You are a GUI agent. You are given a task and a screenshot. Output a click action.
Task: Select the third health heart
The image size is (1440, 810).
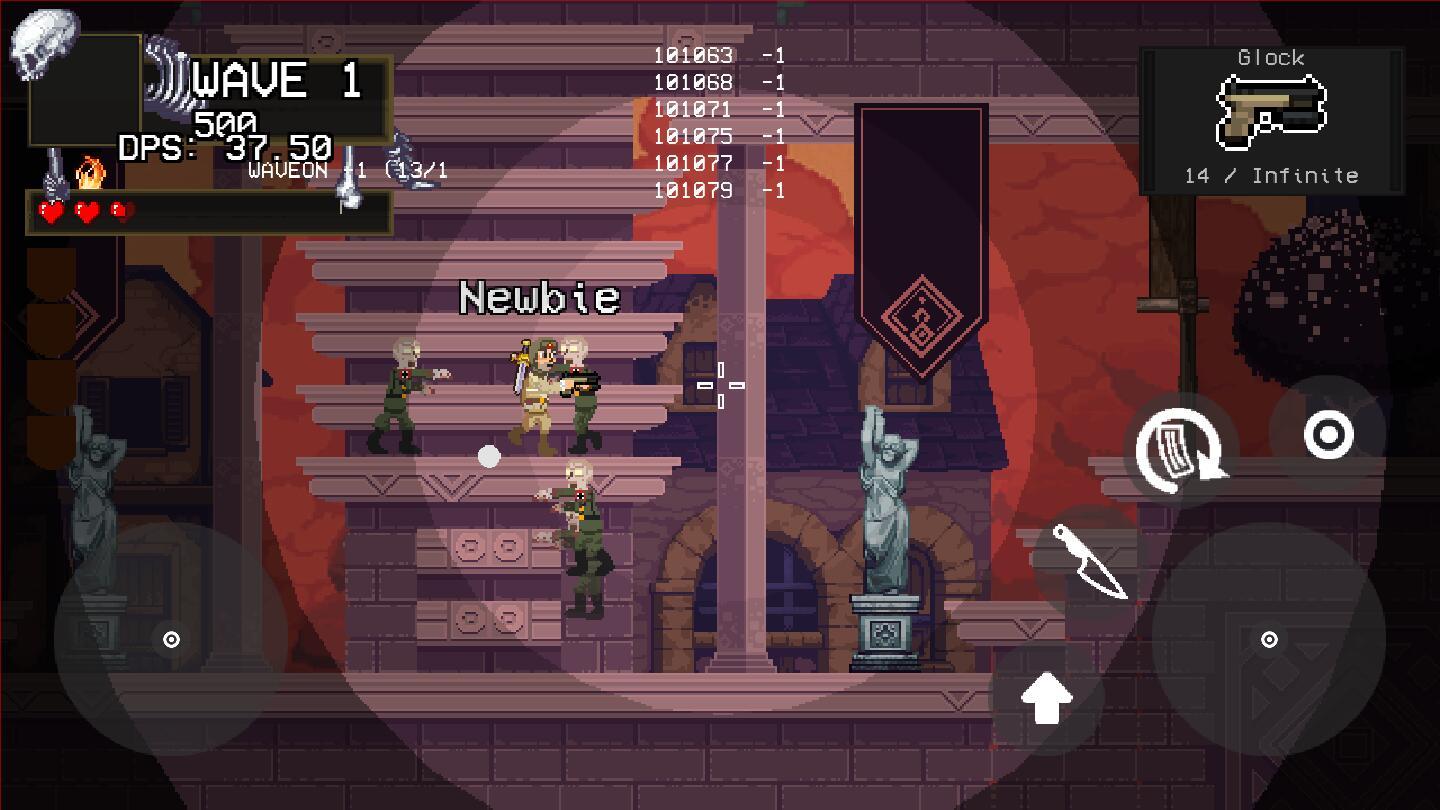pyautogui.click(x=123, y=212)
